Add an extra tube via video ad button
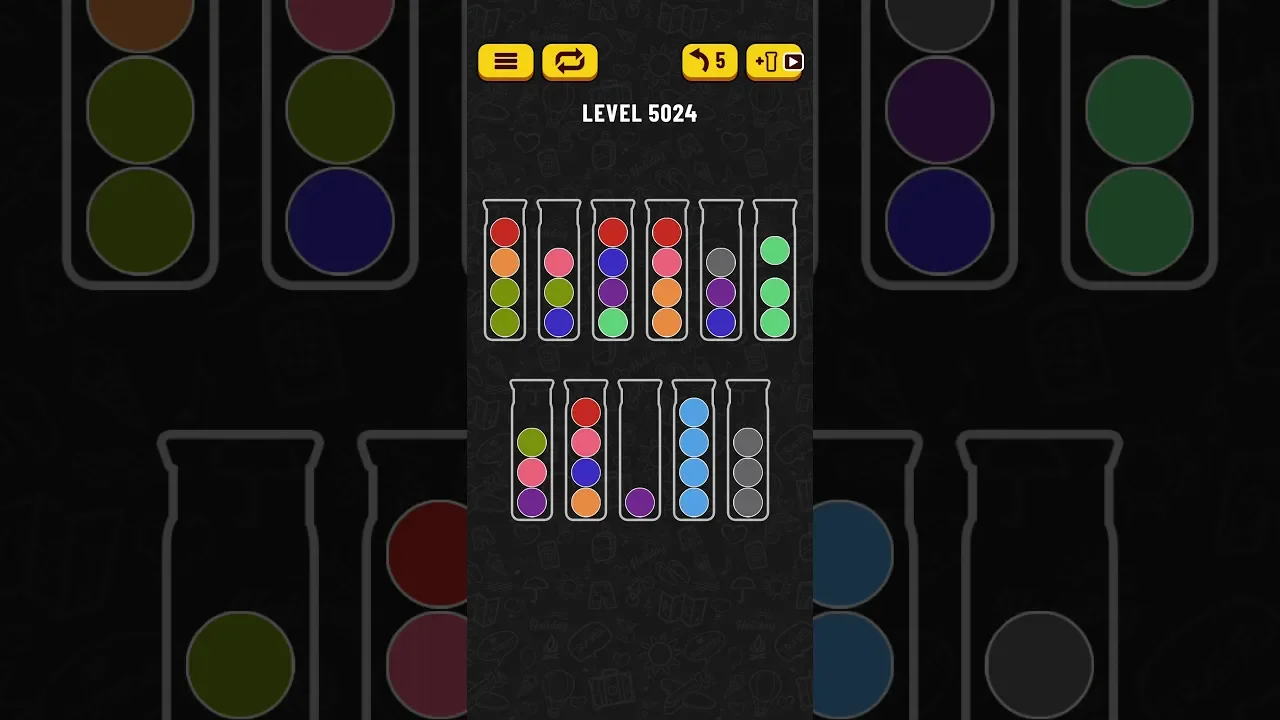Screen dimensions: 1280x720 coord(775,62)
